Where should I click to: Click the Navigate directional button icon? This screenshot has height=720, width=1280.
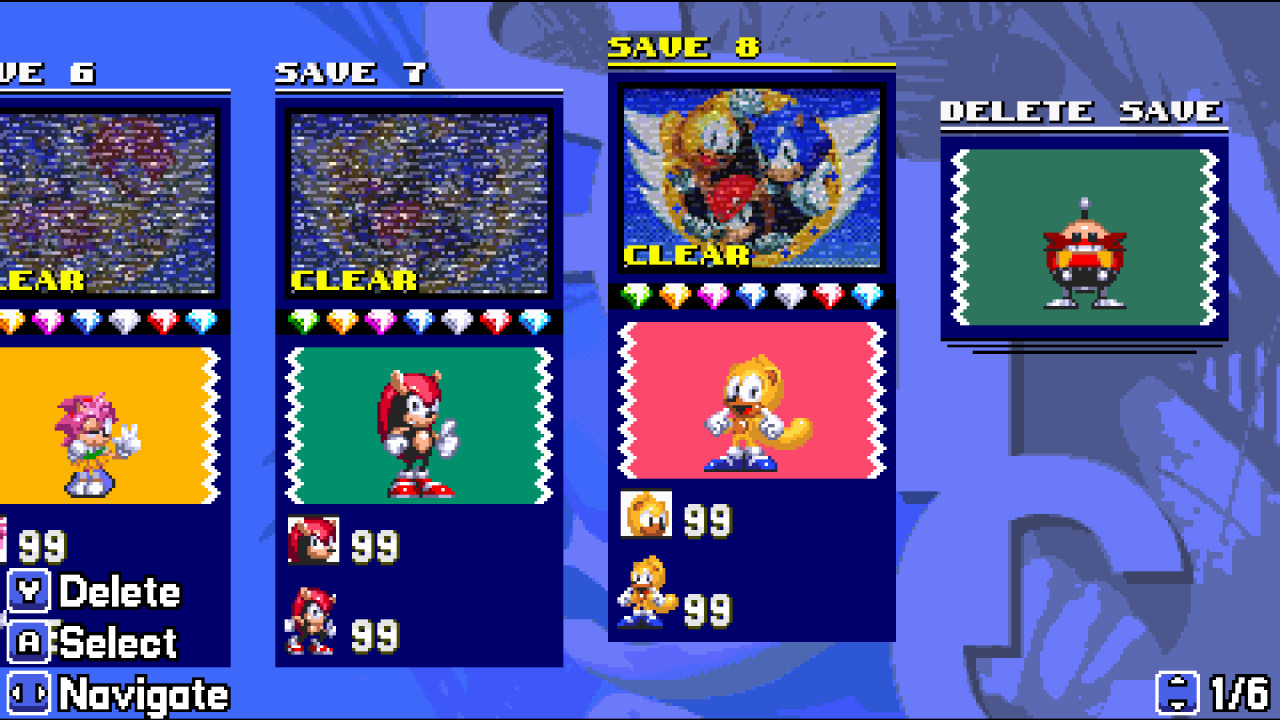30,693
